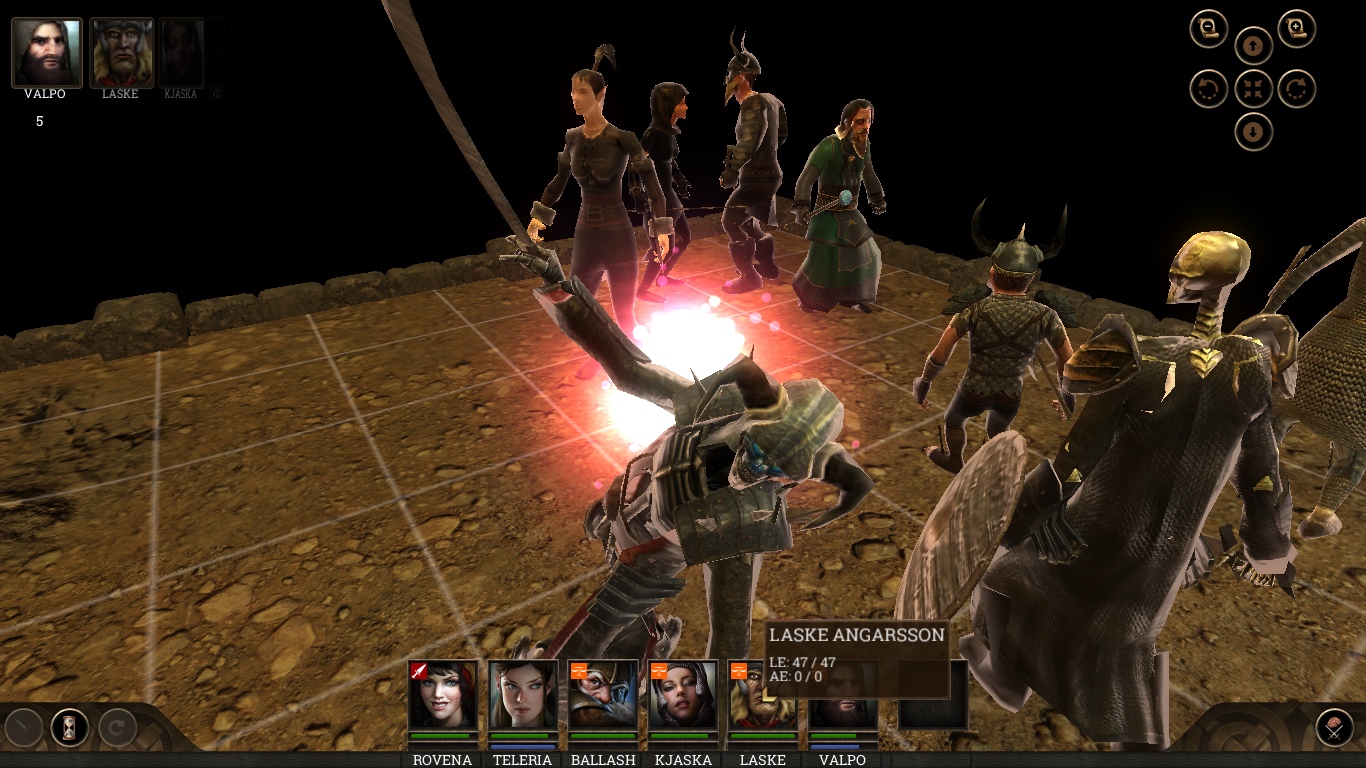1366x768 pixels.
Task: Select Kjaska's party portrait
Action: 683,694
